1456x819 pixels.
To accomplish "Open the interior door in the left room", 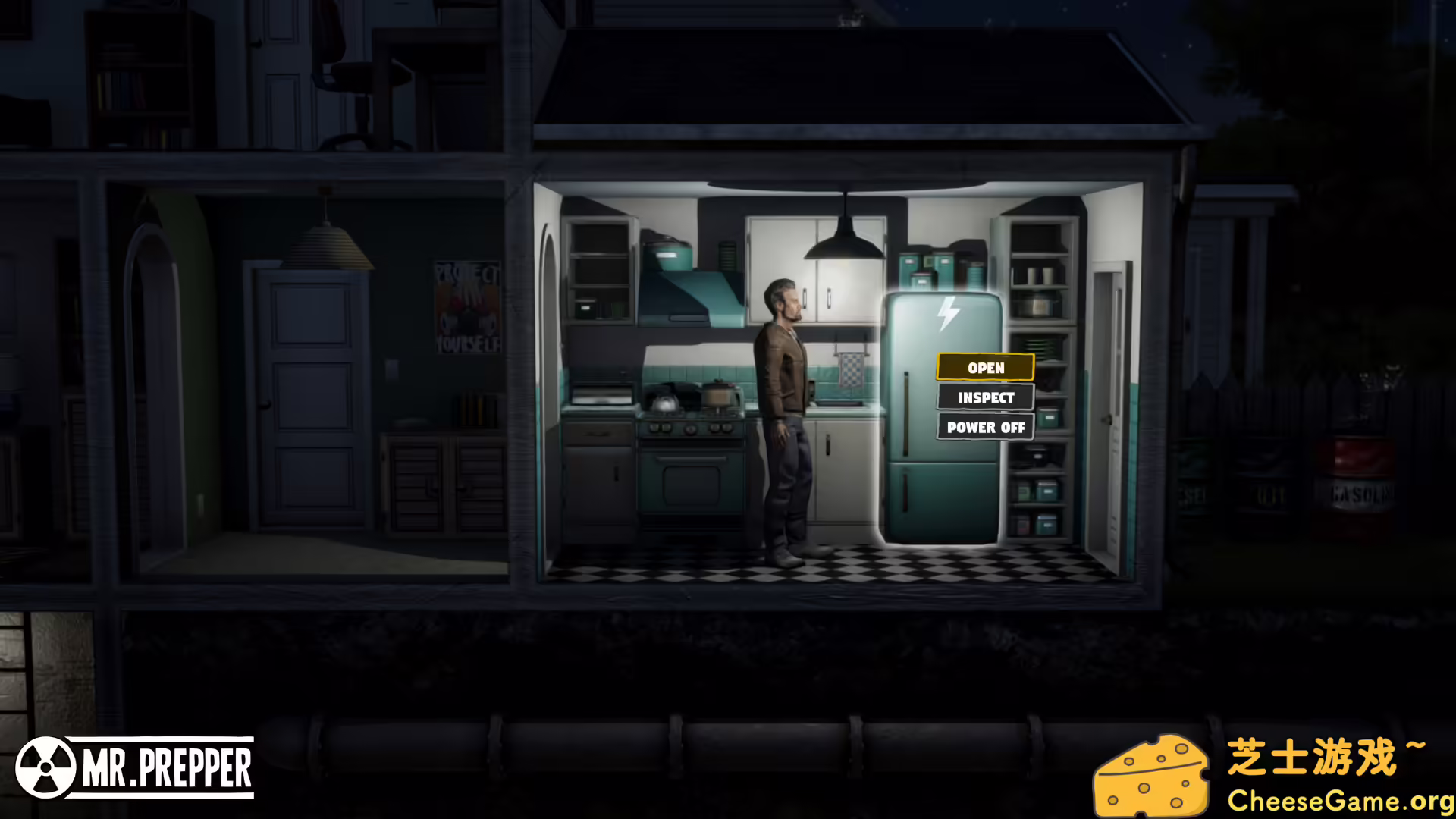I will point(303,394).
